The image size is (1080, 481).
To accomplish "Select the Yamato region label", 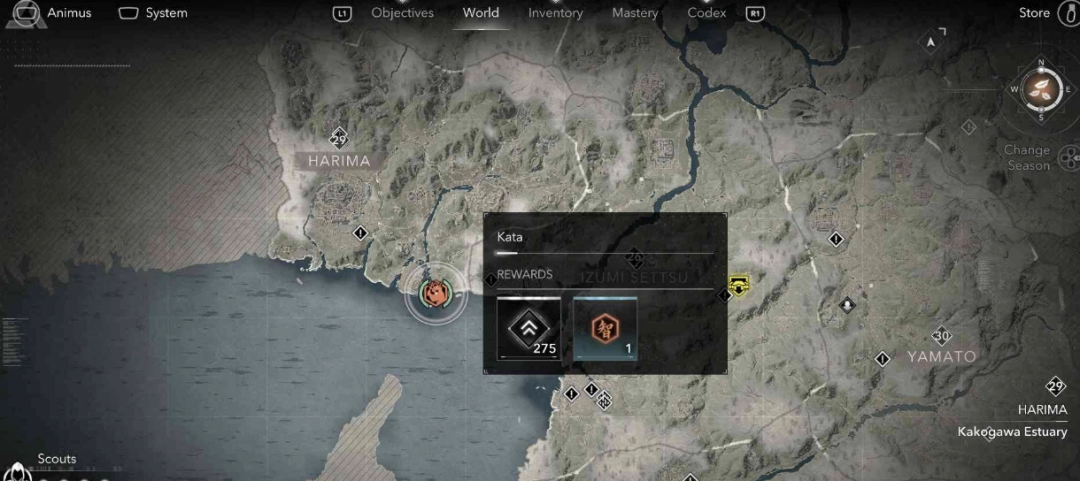I will pyautogui.click(x=941, y=356).
